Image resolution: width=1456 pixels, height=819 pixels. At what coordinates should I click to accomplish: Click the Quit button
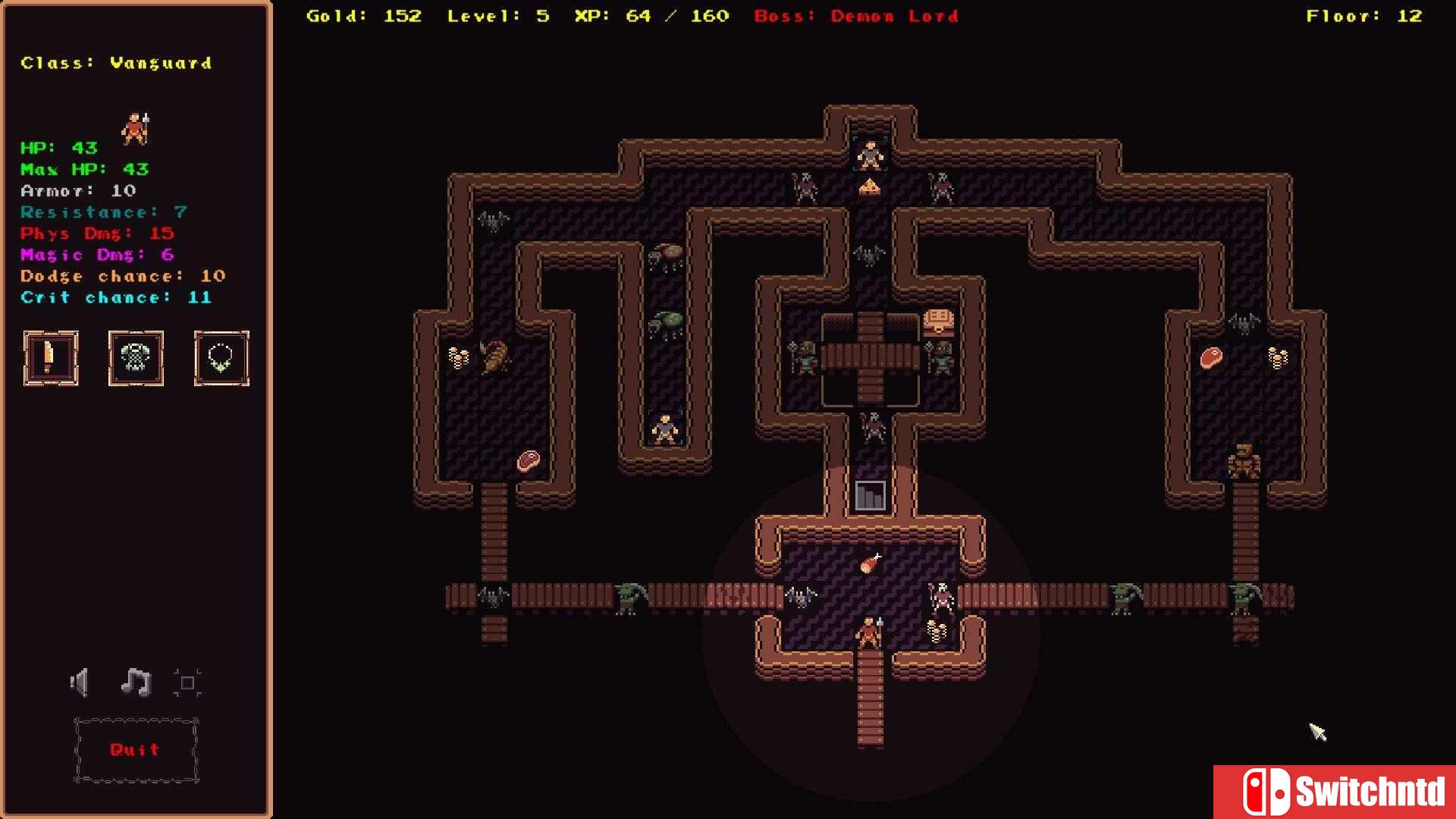135,750
